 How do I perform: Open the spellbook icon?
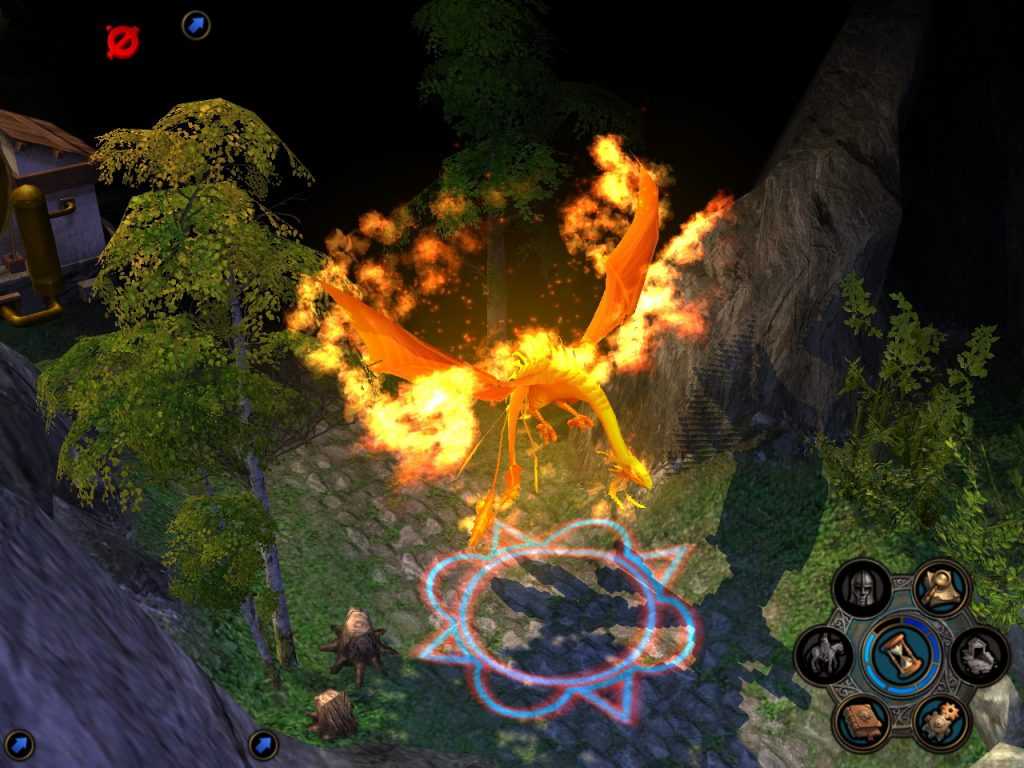(861, 722)
